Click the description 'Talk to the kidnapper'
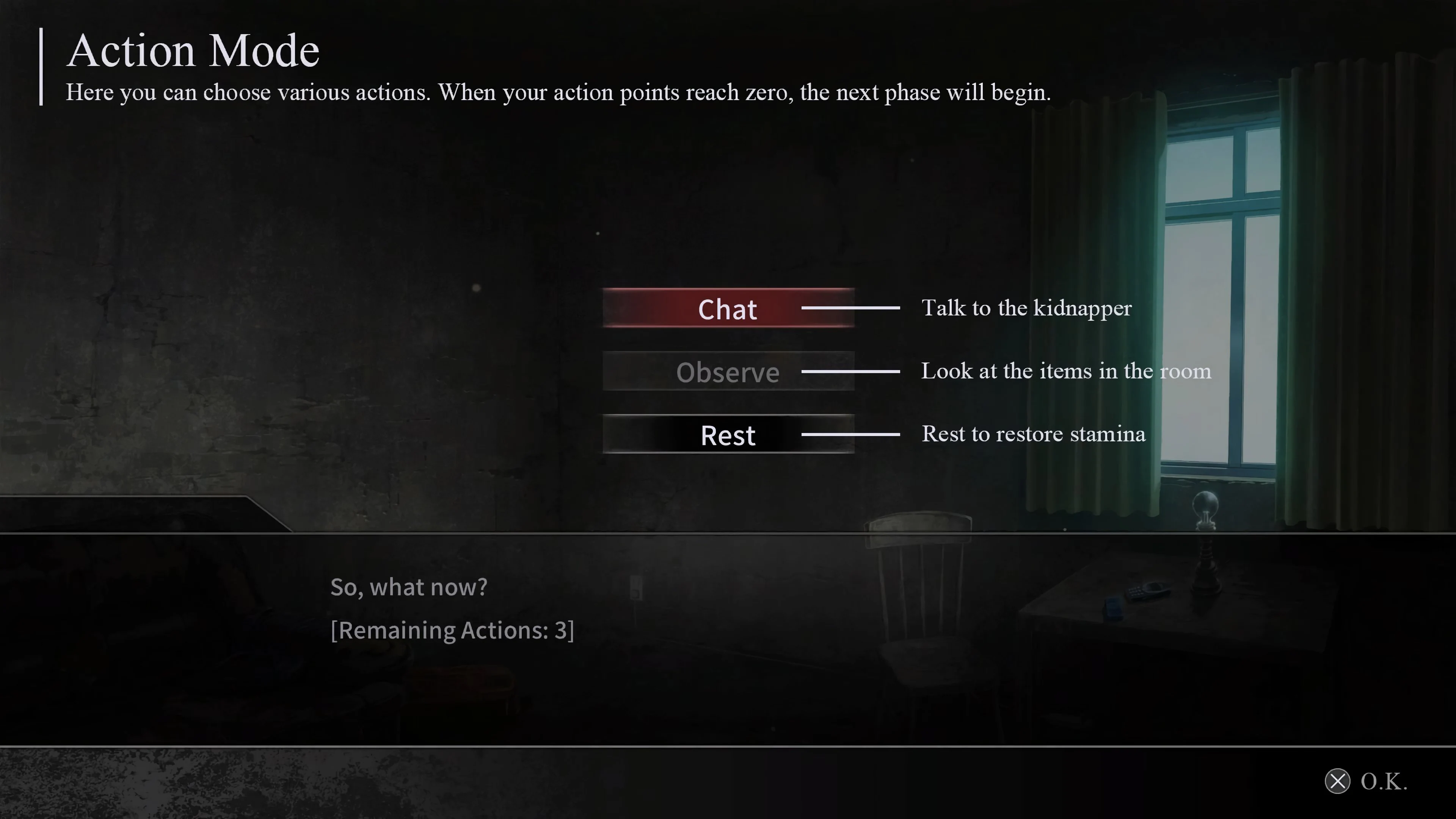This screenshot has height=819, width=1456. 1026,308
